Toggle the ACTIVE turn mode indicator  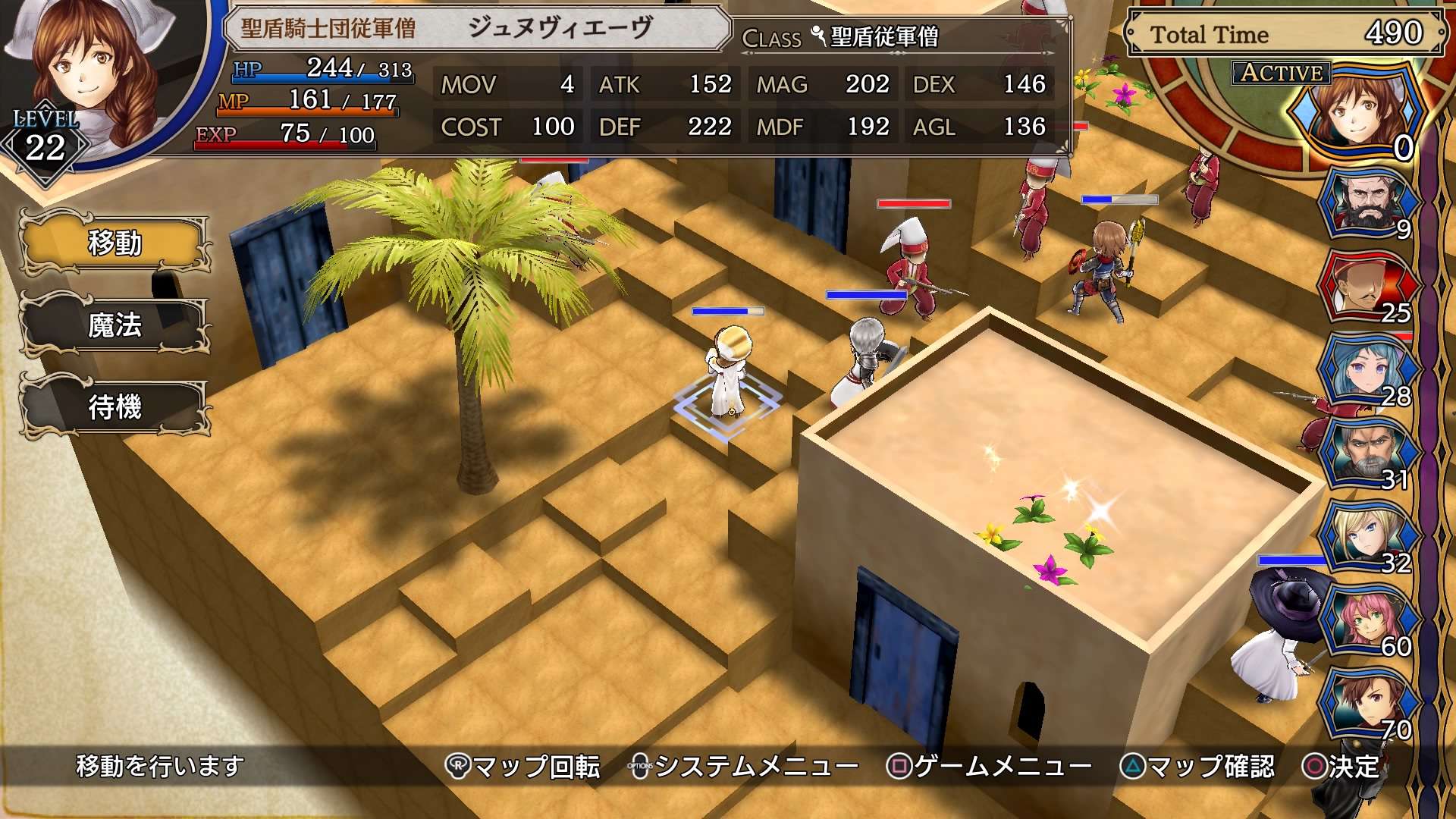(x=1279, y=74)
